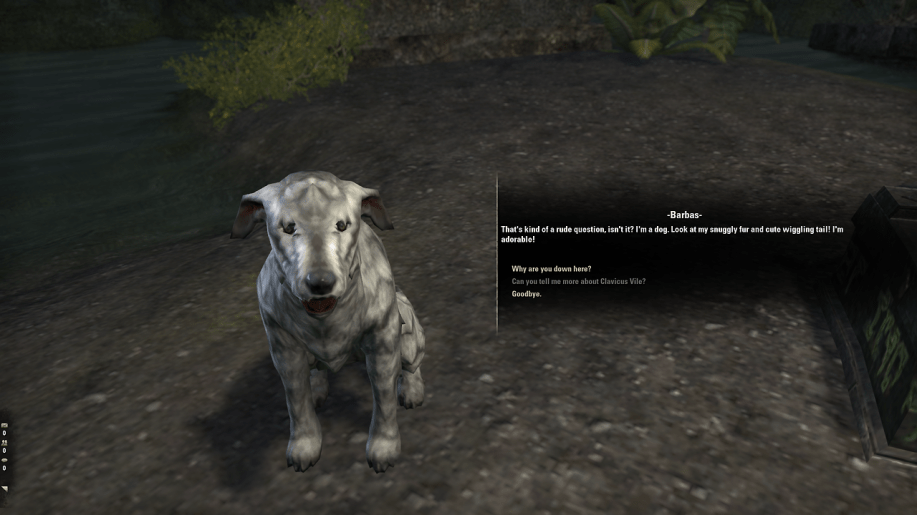
Task: Choose the Clavicus Vile dialogue option
Action: [x=578, y=281]
